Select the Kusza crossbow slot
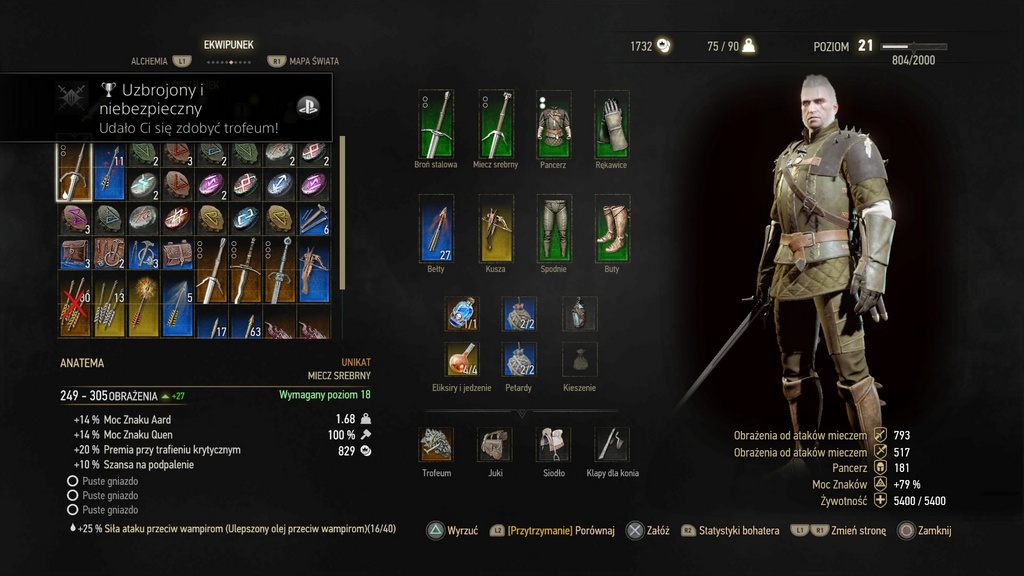Screen dimensions: 1024x576 click(x=496, y=228)
